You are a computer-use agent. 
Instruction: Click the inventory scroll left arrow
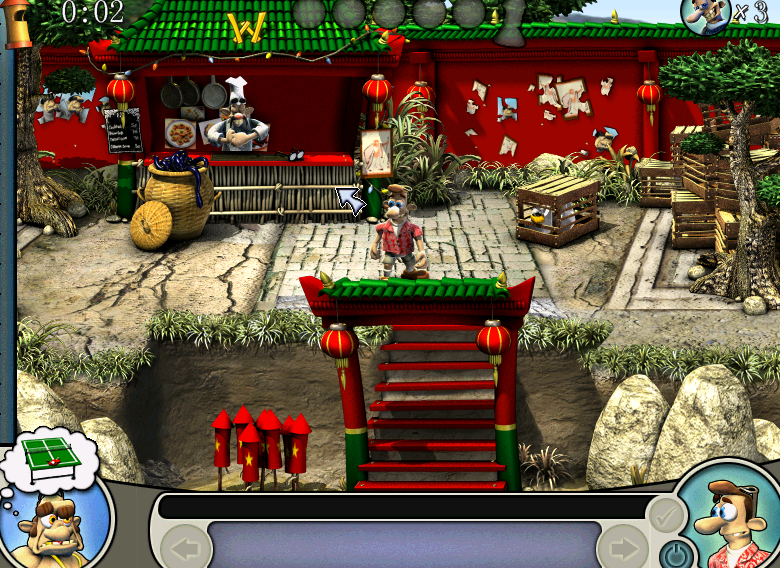(185, 548)
